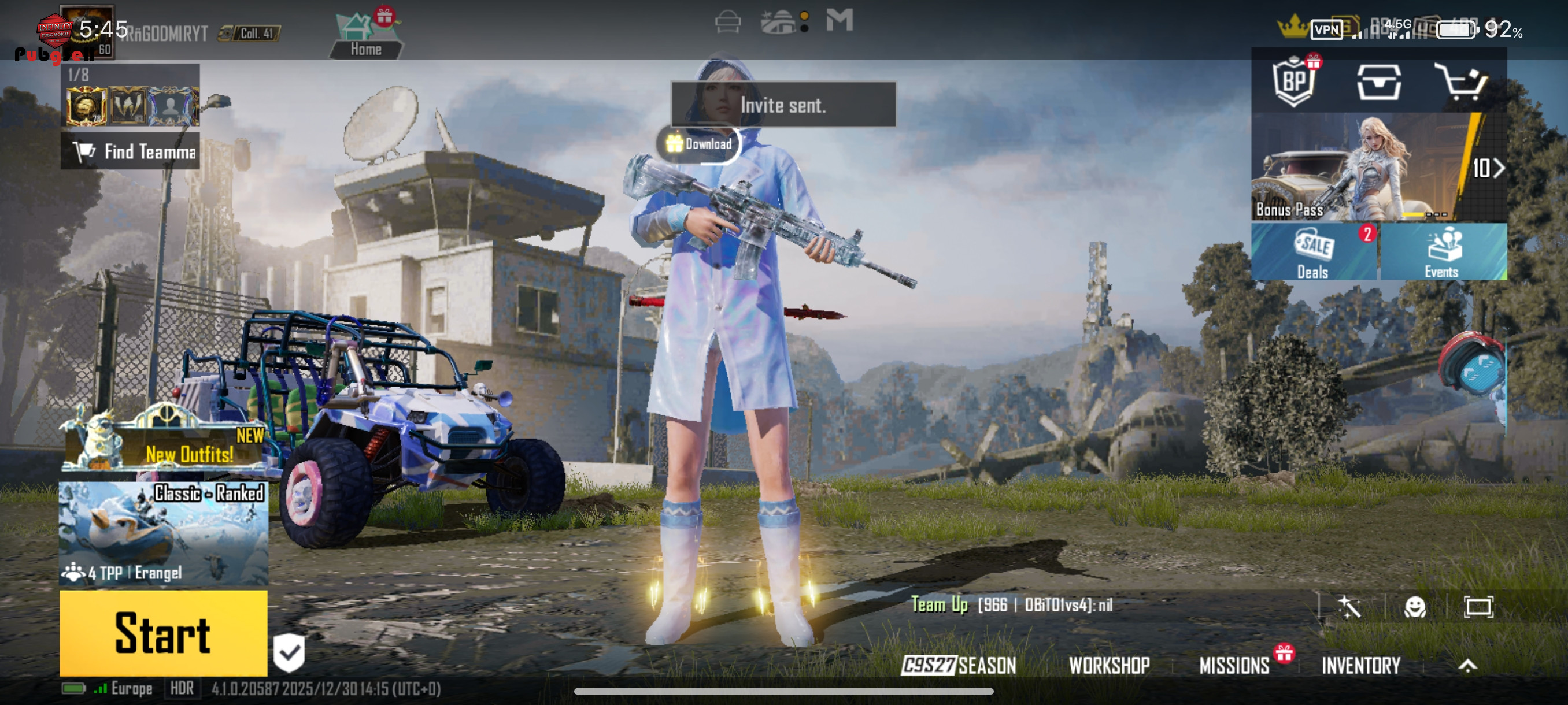Viewport: 1568px width, 705px height.
Task: View the Bonus Pass banner
Action: click(x=1378, y=167)
